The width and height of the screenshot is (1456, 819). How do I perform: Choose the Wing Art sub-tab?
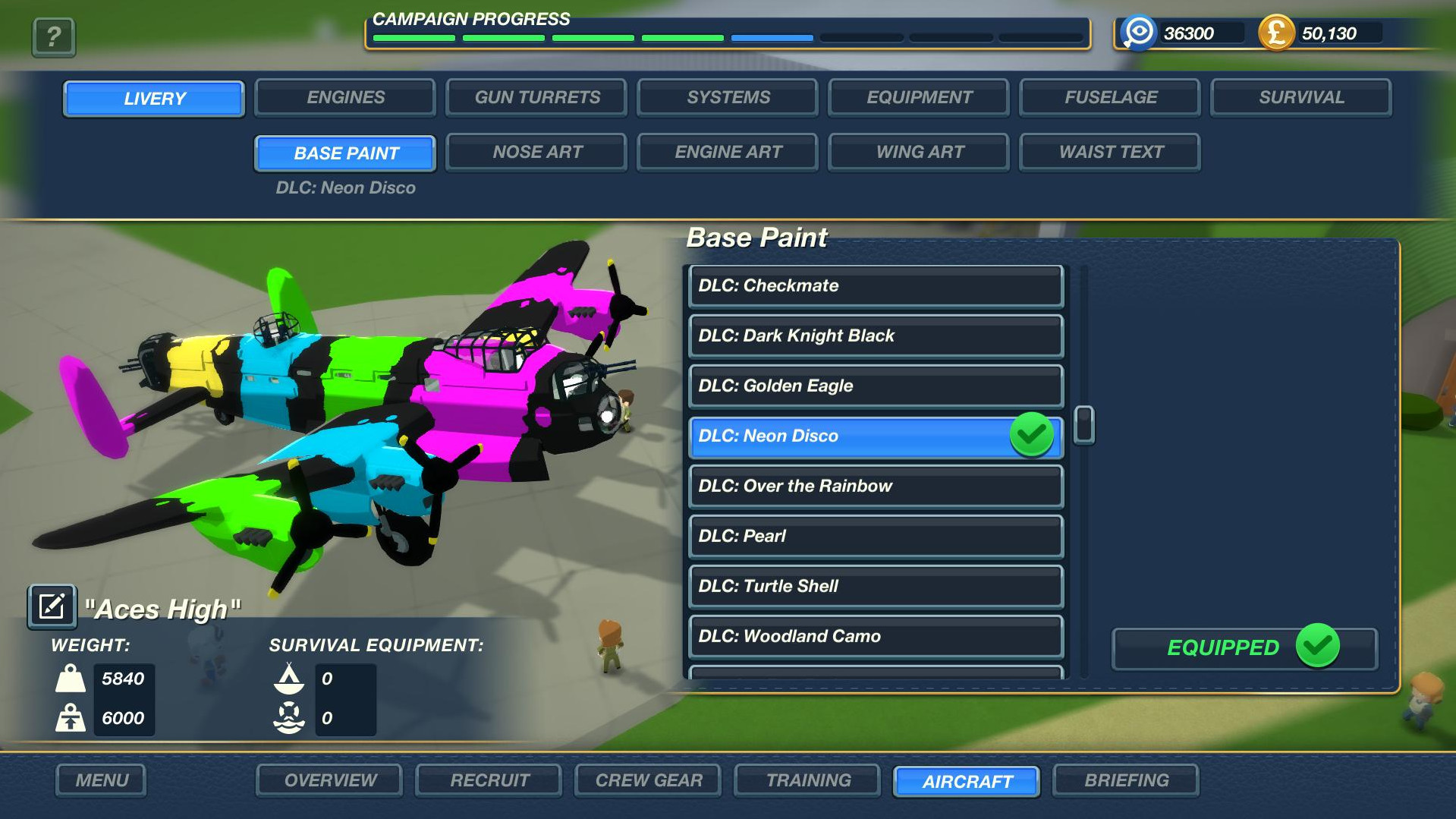point(920,153)
